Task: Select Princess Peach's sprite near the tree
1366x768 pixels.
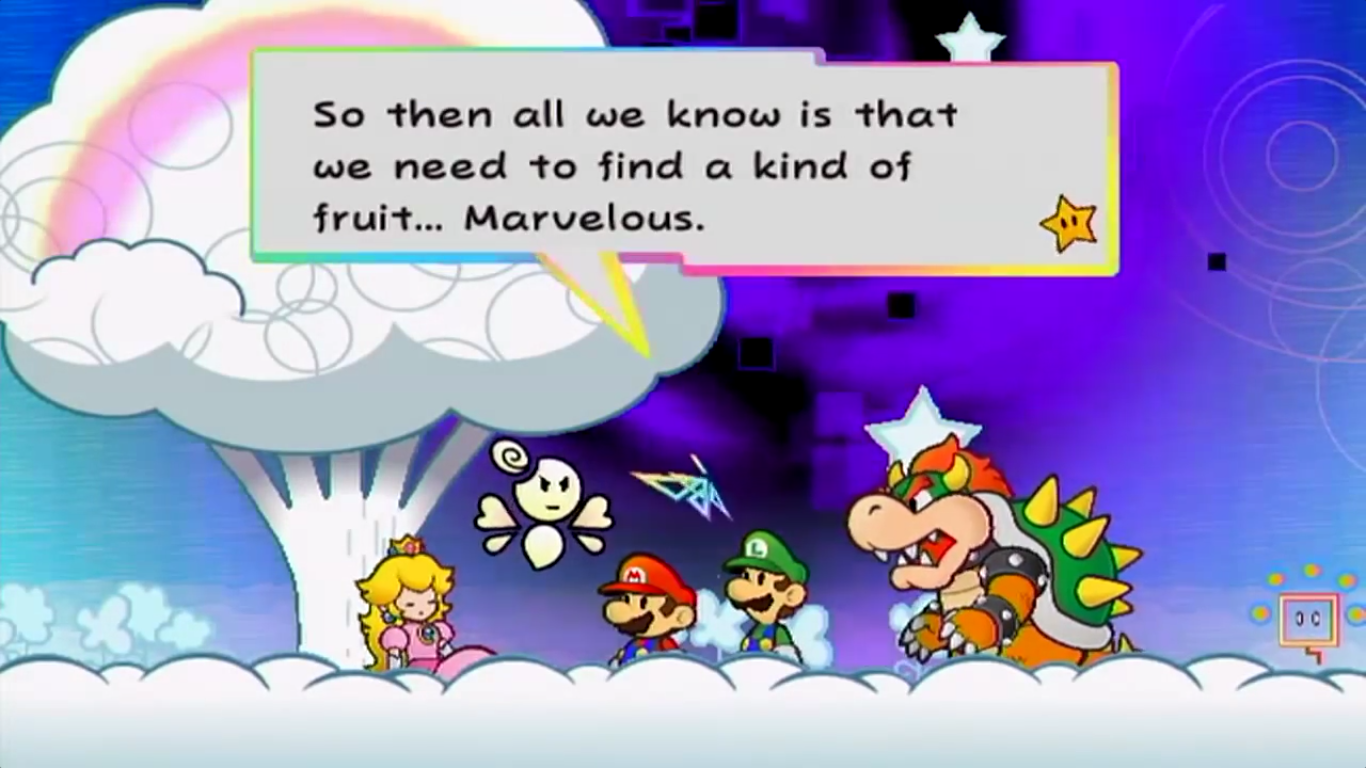Action: [x=414, y=600]
